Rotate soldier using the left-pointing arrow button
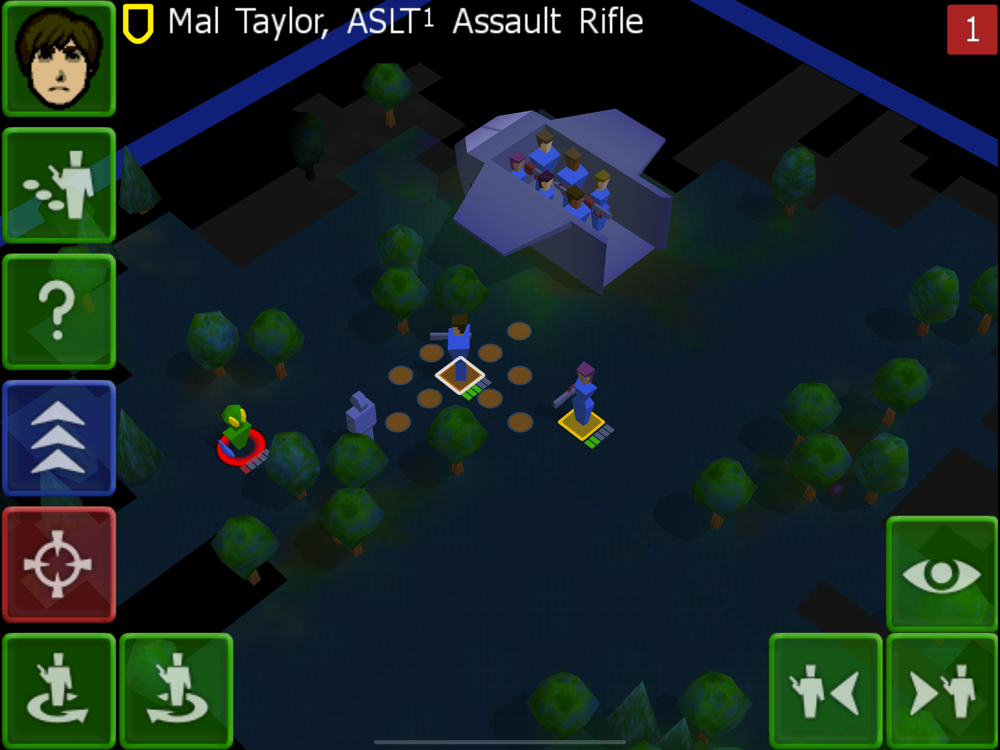The width and height of the screenshot is (1000, 750). (176, 691)
